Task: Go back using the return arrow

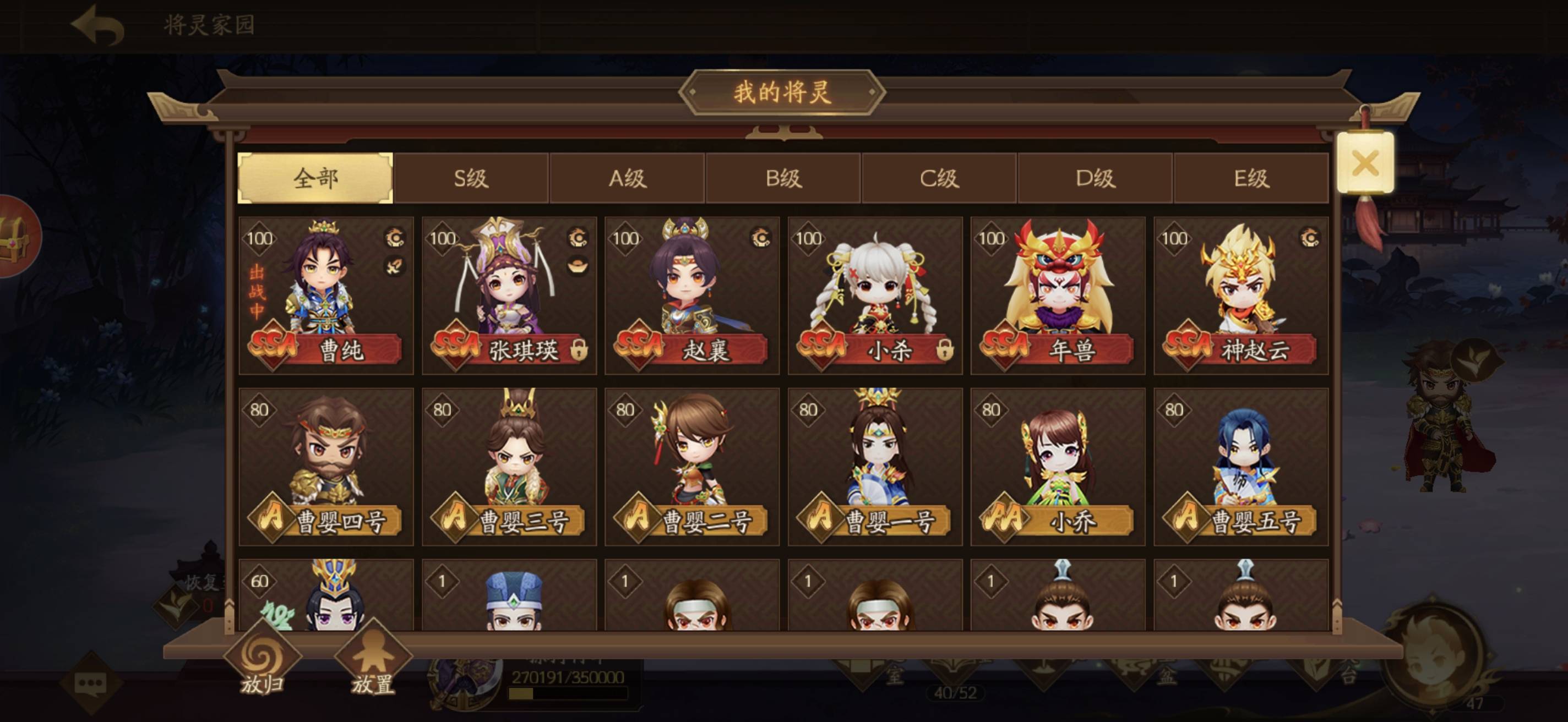Action: [98, 25]
